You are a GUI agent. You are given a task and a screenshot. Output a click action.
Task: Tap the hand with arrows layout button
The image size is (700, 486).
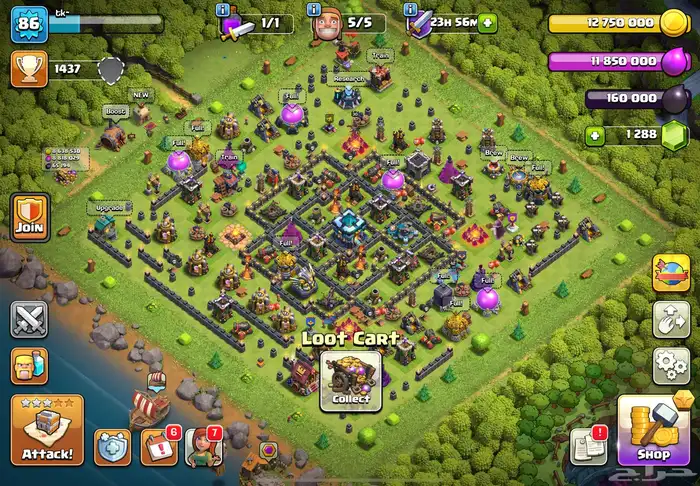tap(671, 319)
